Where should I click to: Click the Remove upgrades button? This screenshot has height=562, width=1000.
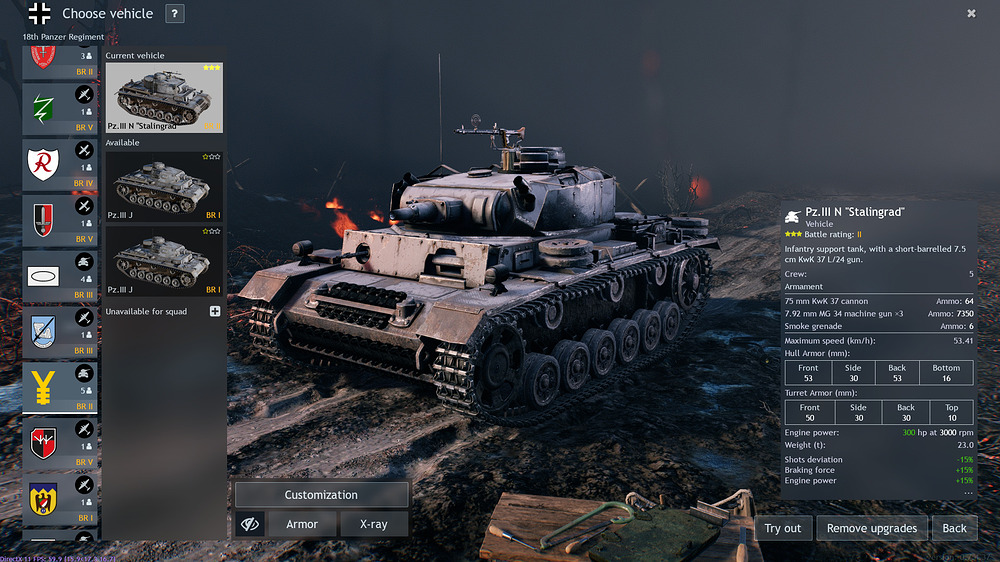point(872,528)
